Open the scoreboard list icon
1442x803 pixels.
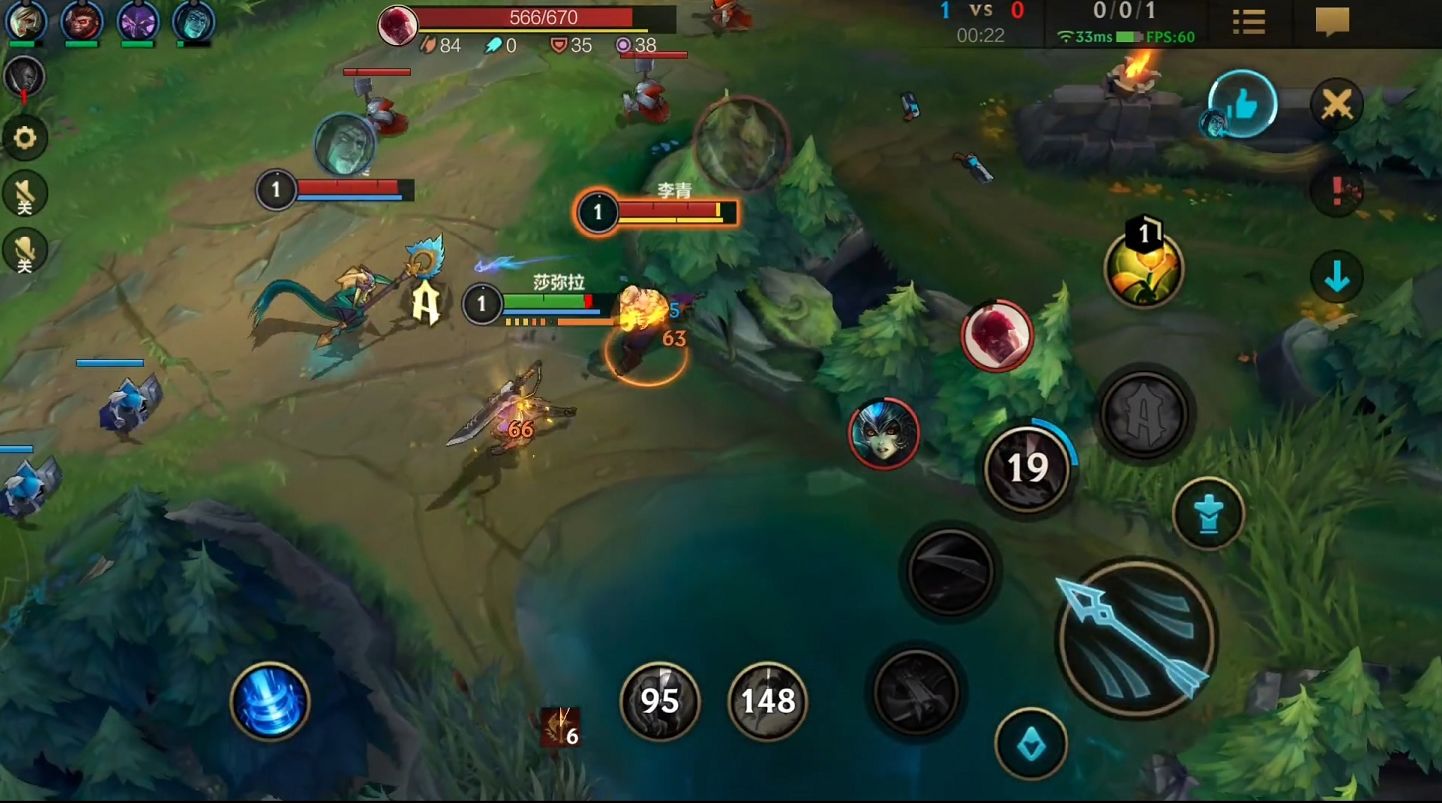point(1249,22)
